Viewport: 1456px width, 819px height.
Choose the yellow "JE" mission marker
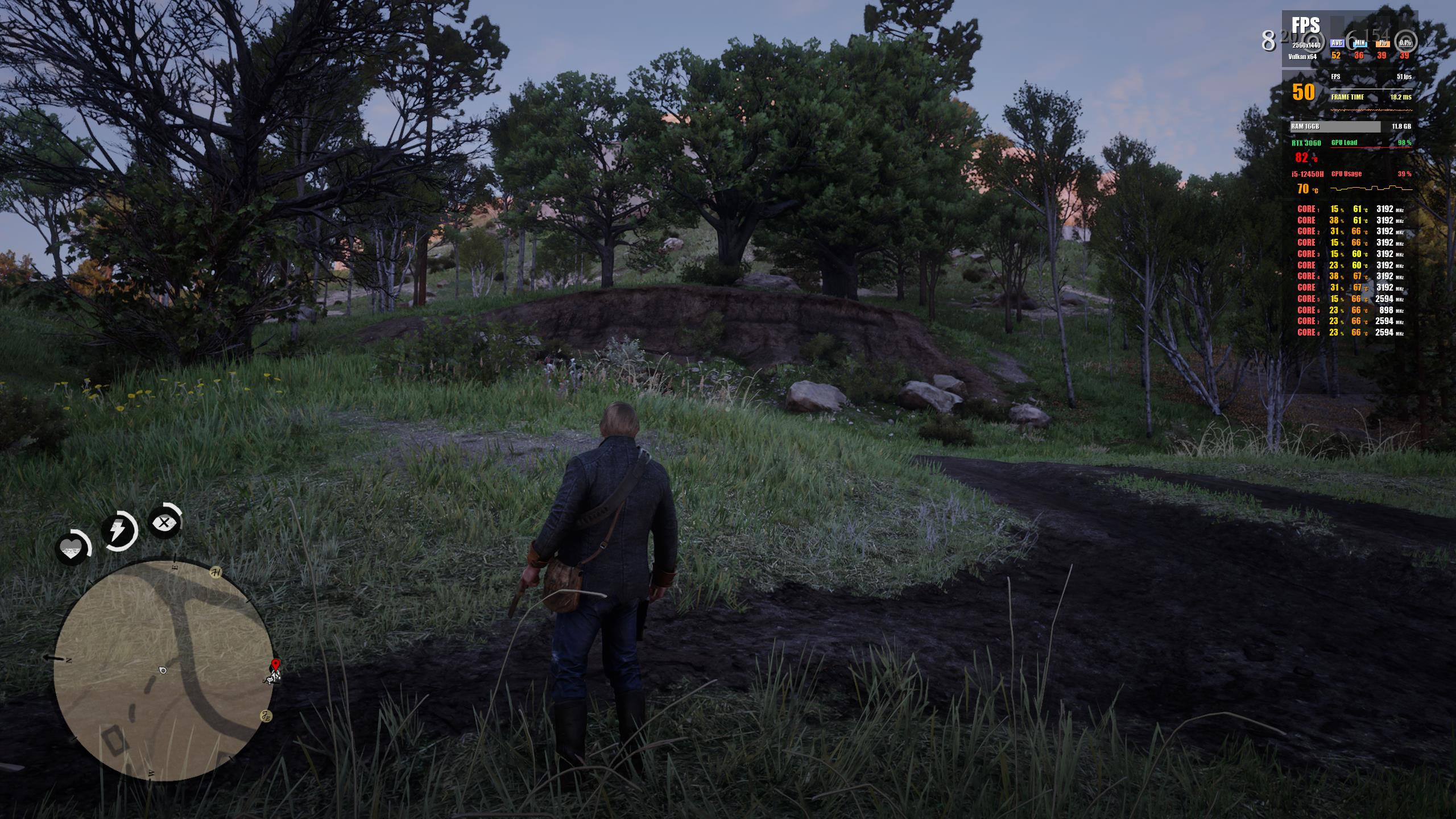point(266,716)
